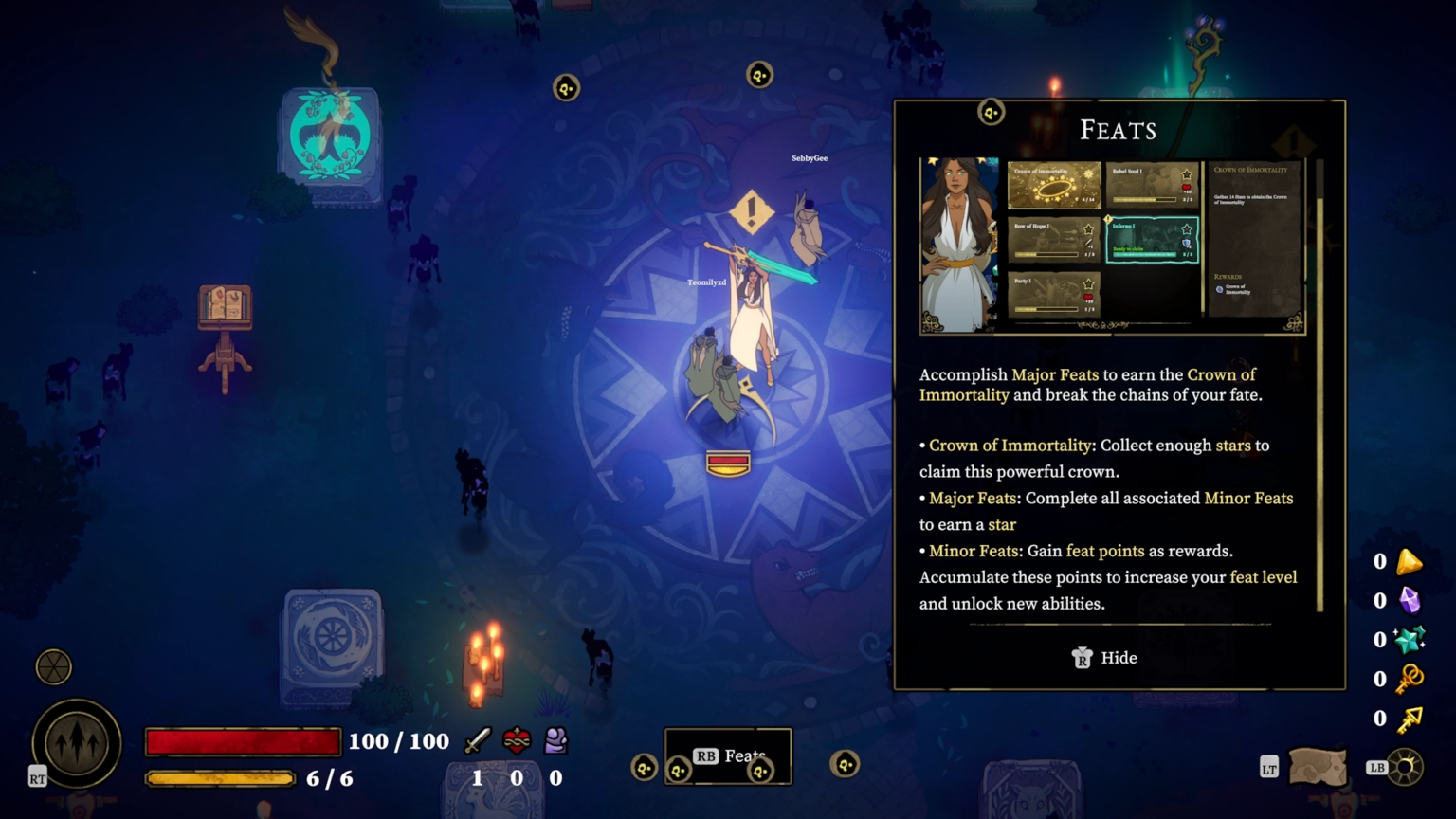
Task: Click the sword attack stat icon
Action: click(477, 741)
